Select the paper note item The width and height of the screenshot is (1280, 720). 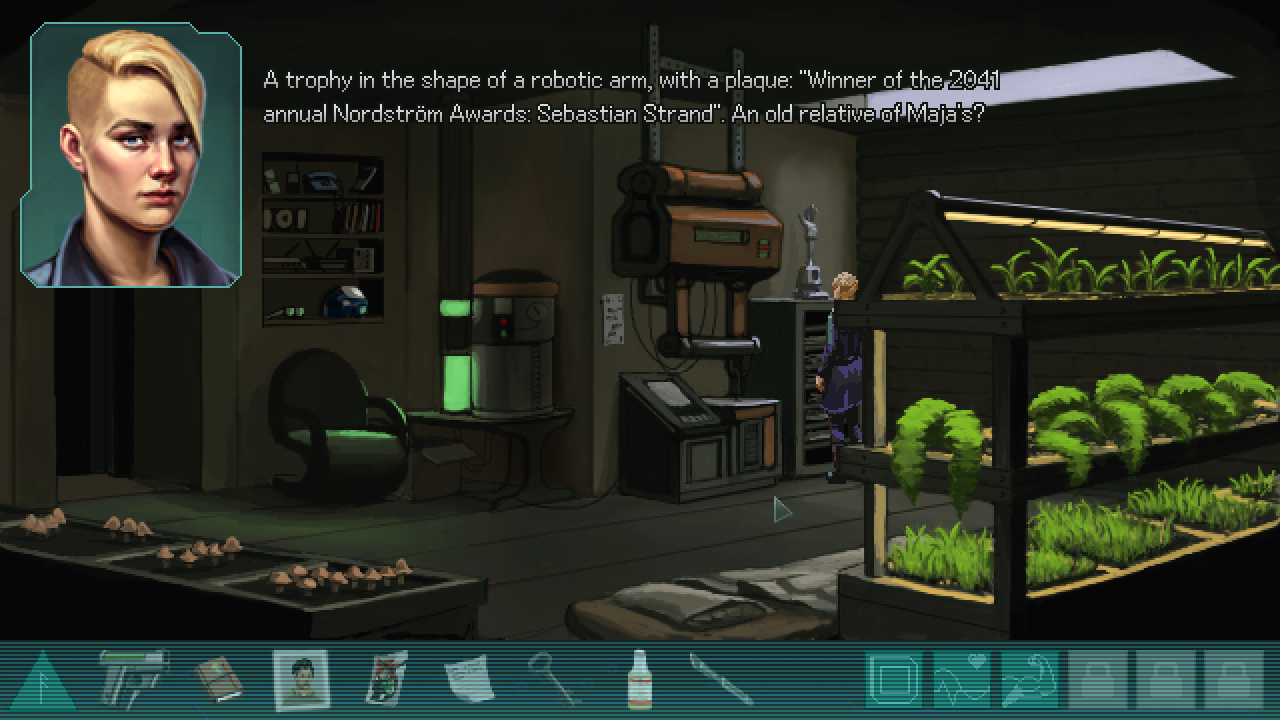coord(468,680)
